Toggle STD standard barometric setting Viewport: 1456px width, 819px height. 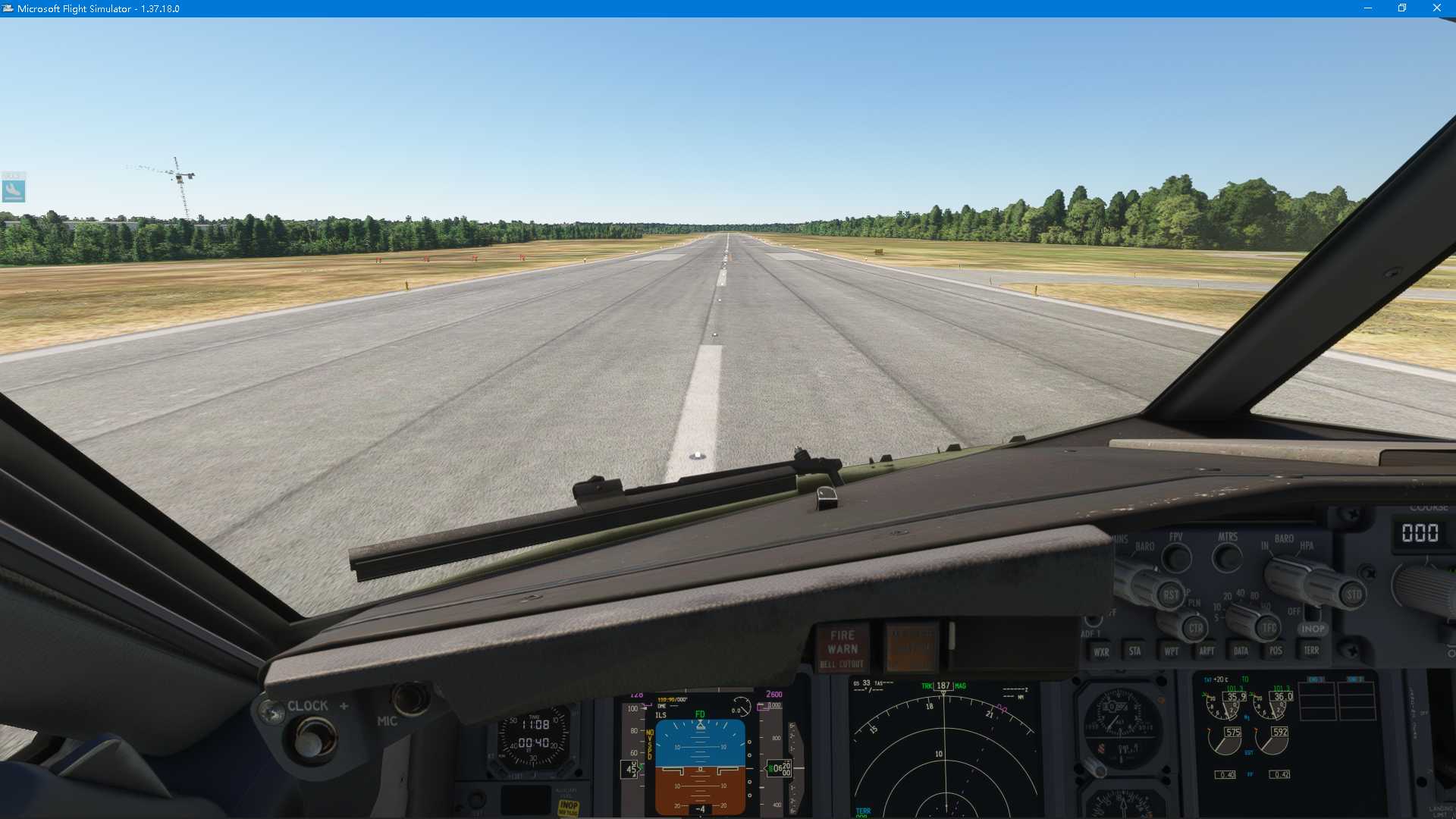point(1353,595)
